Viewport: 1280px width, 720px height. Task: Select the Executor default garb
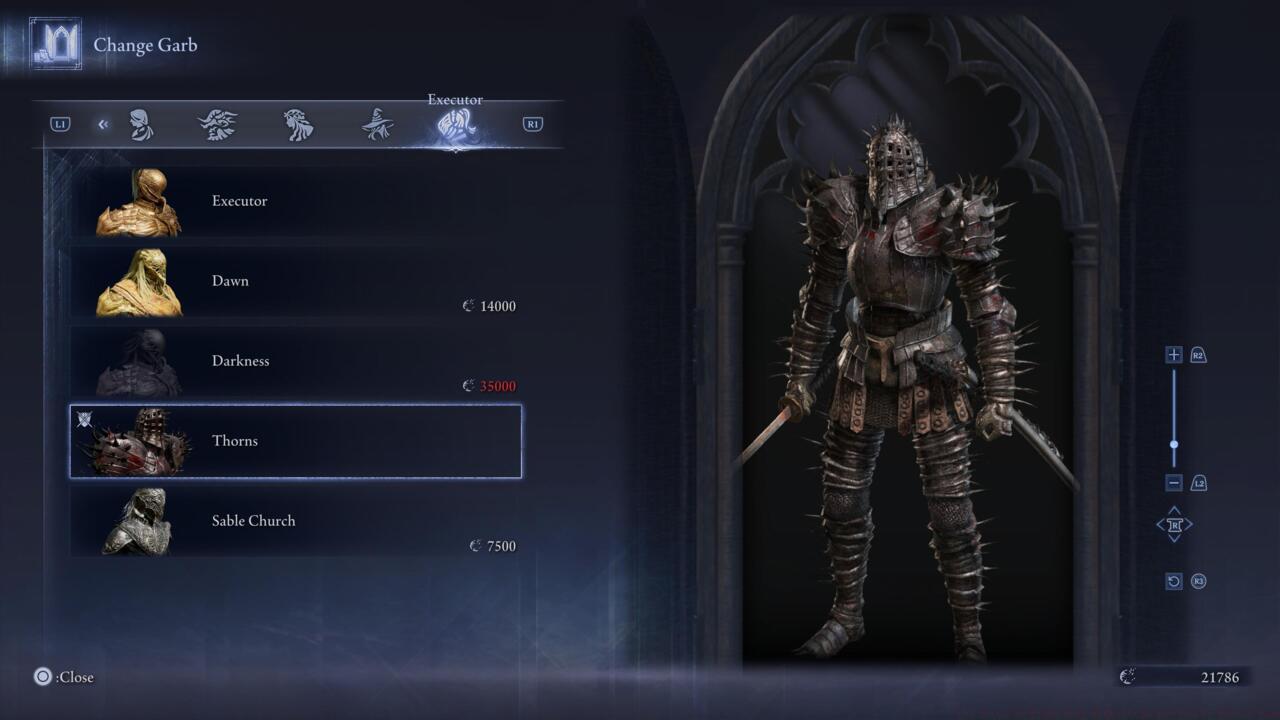[x=295, y=202]
